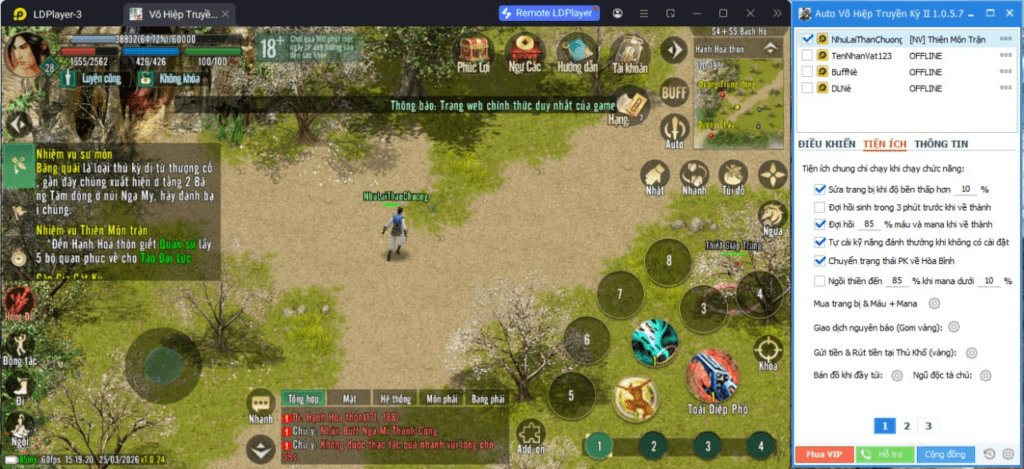Screen dimensions: 1024x469
Task: Toggle the Auto combat button
Action: (676, 131)
